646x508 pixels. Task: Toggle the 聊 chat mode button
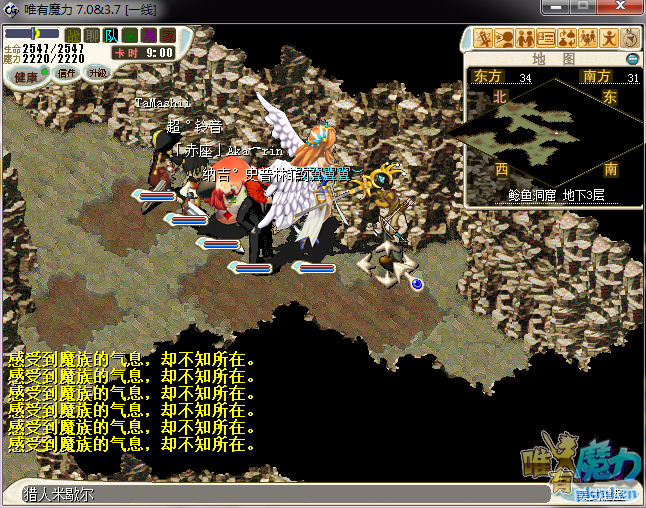tap(92, 35)
